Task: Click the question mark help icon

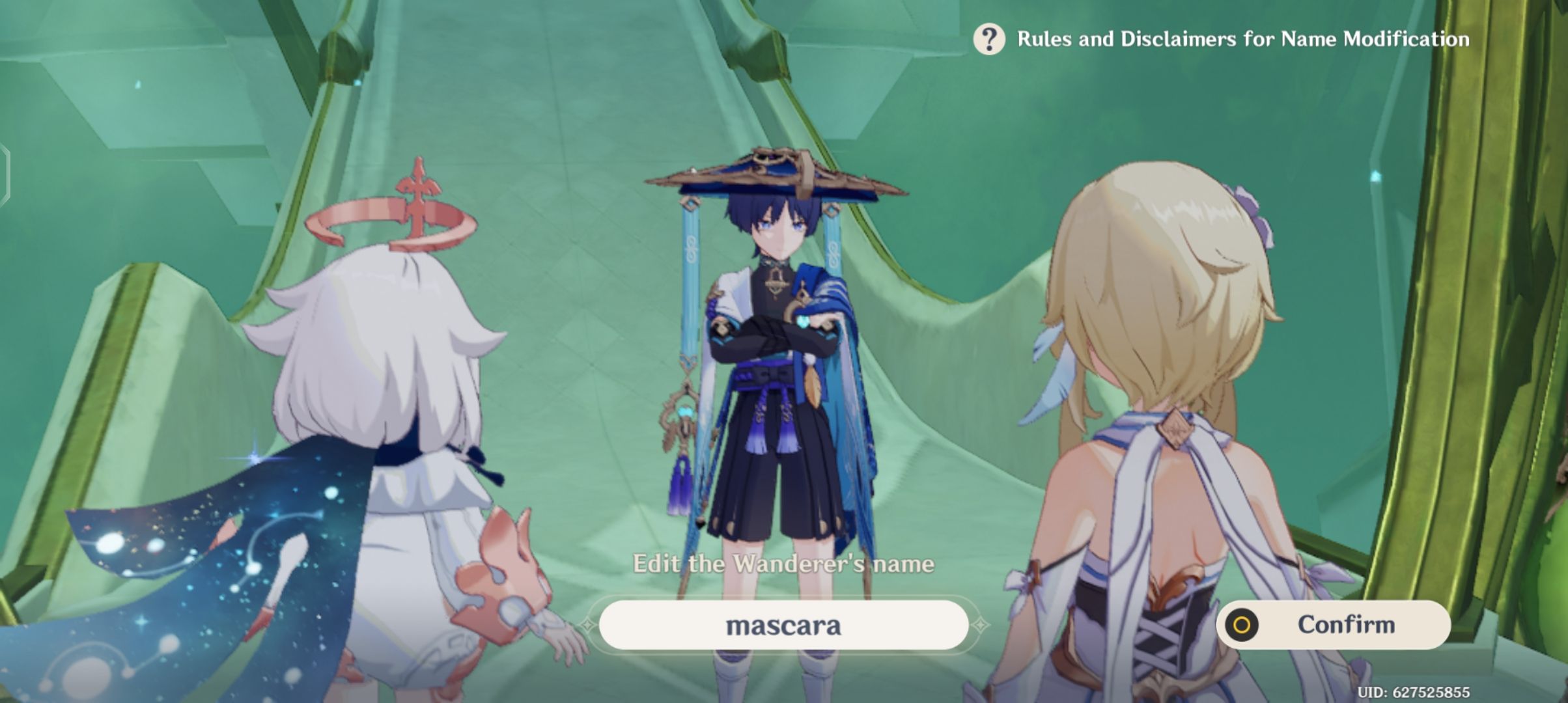Action: pyautogui.click(x=990, y=40)
